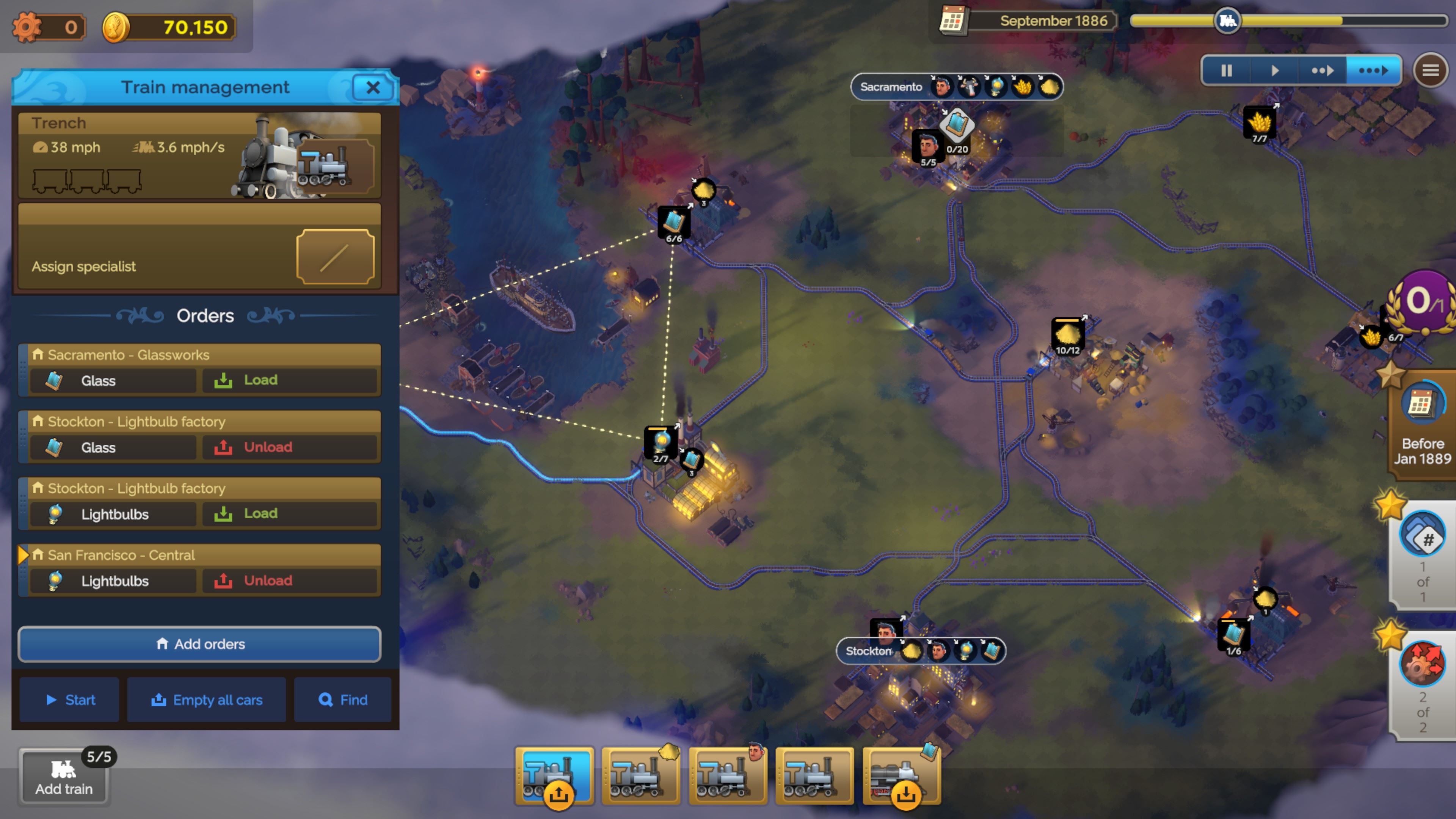Select the Sacramento city label
The width and height of the screenshot is (1456, 819).
(891, 87)
